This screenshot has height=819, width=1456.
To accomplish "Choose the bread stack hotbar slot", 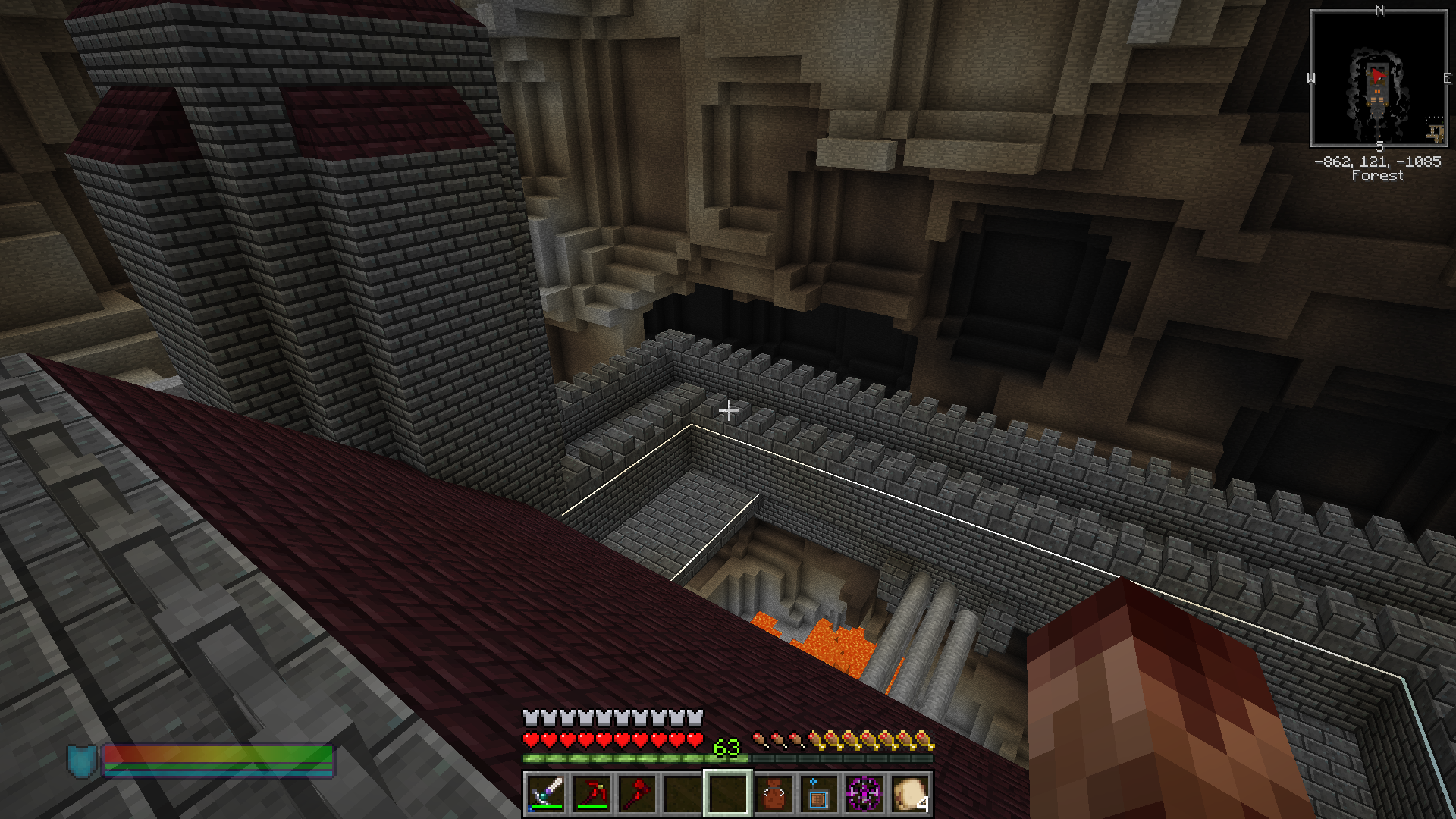I will (x=909, y=794).
